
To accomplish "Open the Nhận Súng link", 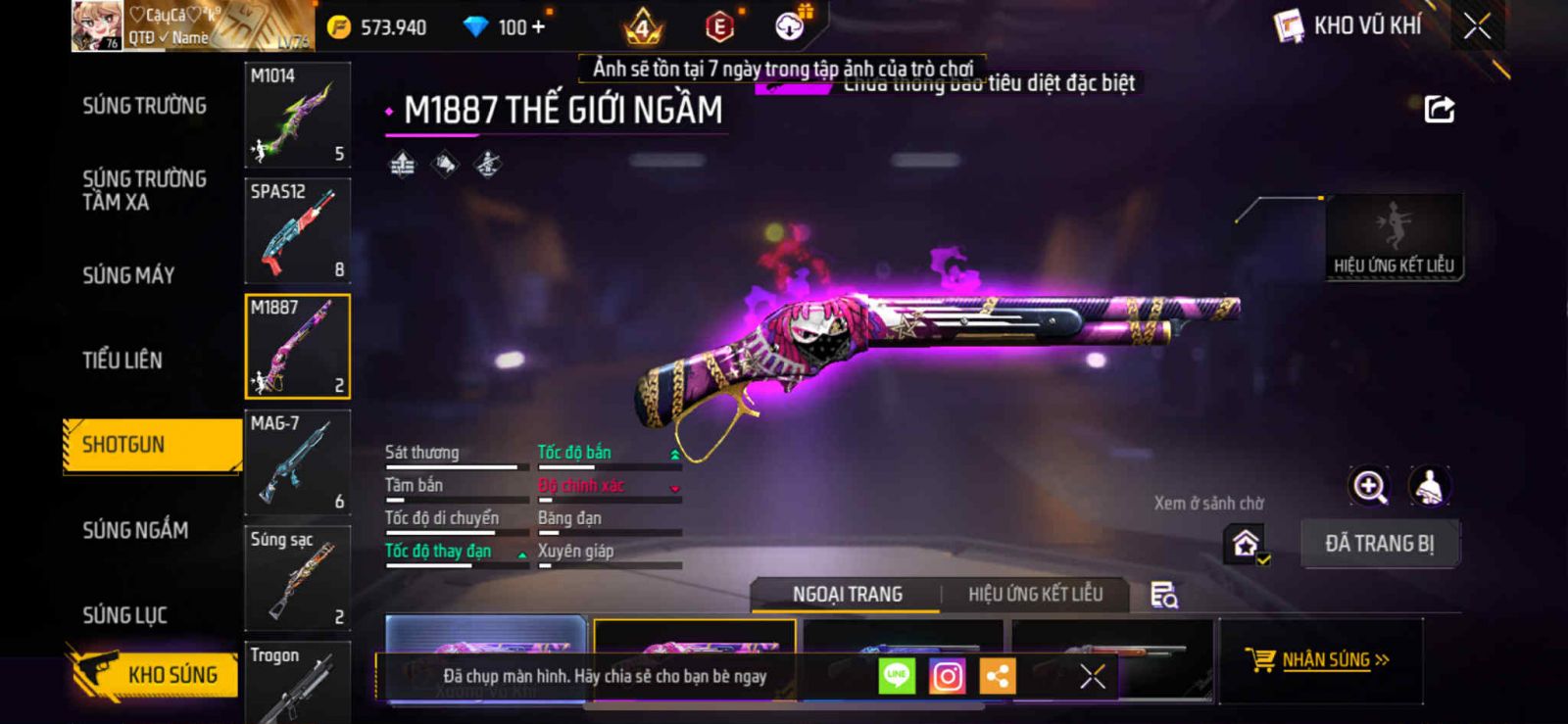I will coord(1318,660).
